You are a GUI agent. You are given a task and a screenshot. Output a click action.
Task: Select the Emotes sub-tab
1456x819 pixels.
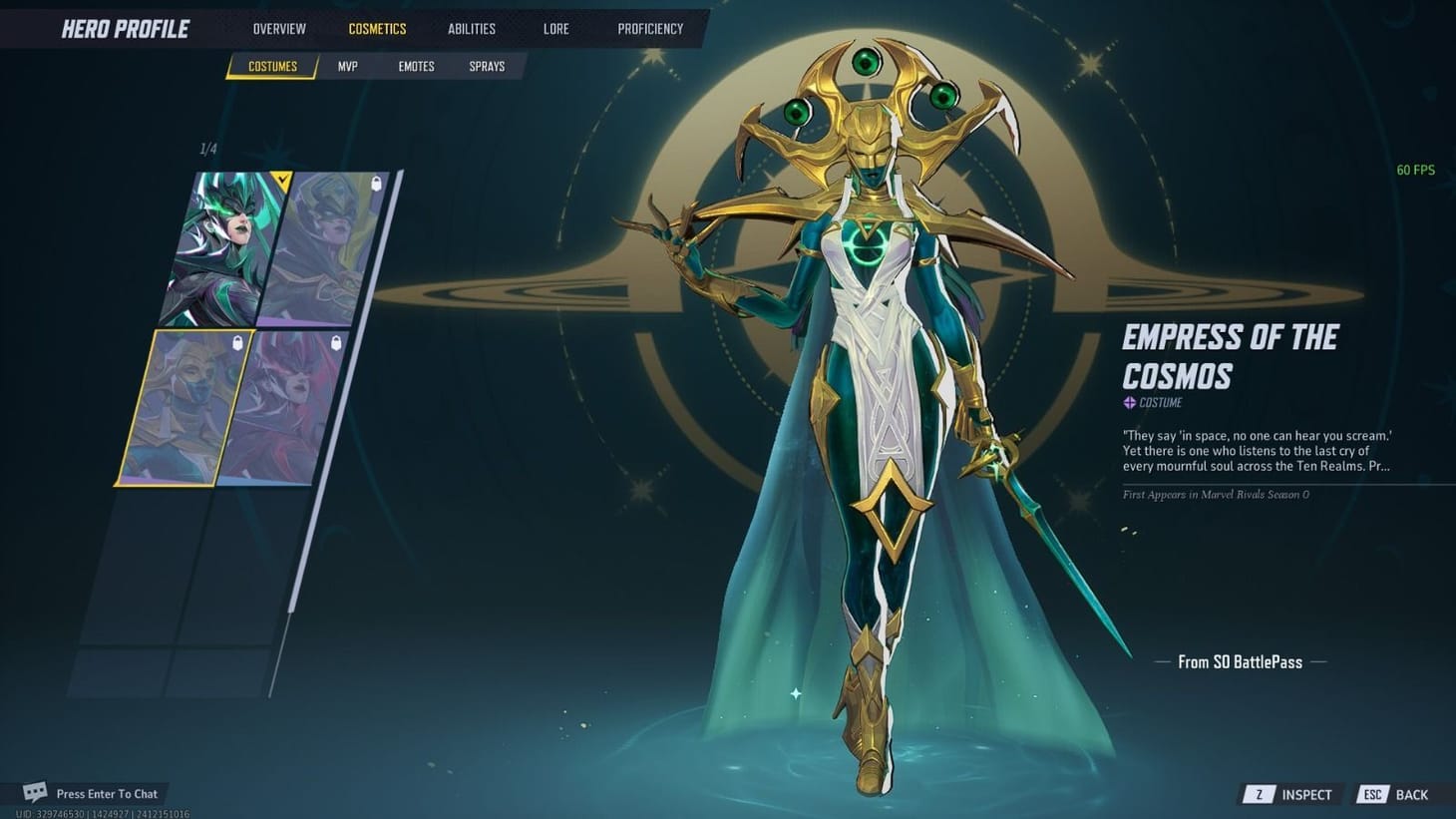(416, 66)
